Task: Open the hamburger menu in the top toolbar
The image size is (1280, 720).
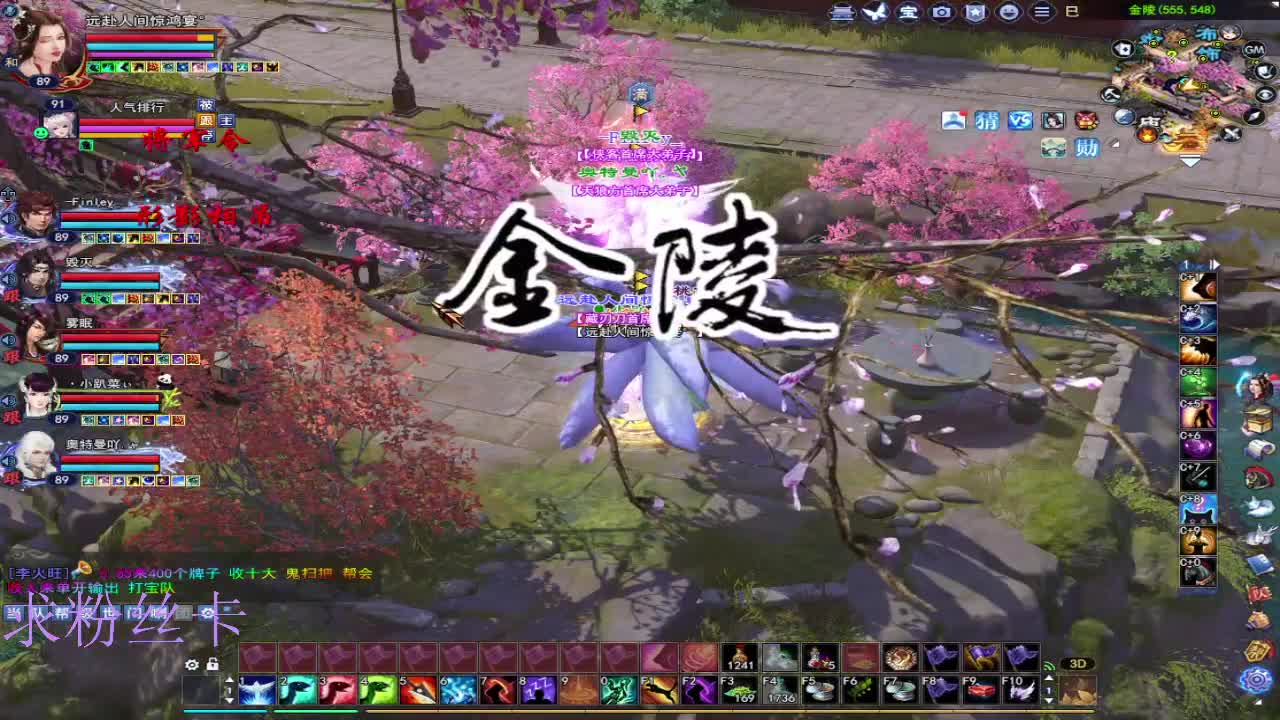Action: (x=1040, y=12)
